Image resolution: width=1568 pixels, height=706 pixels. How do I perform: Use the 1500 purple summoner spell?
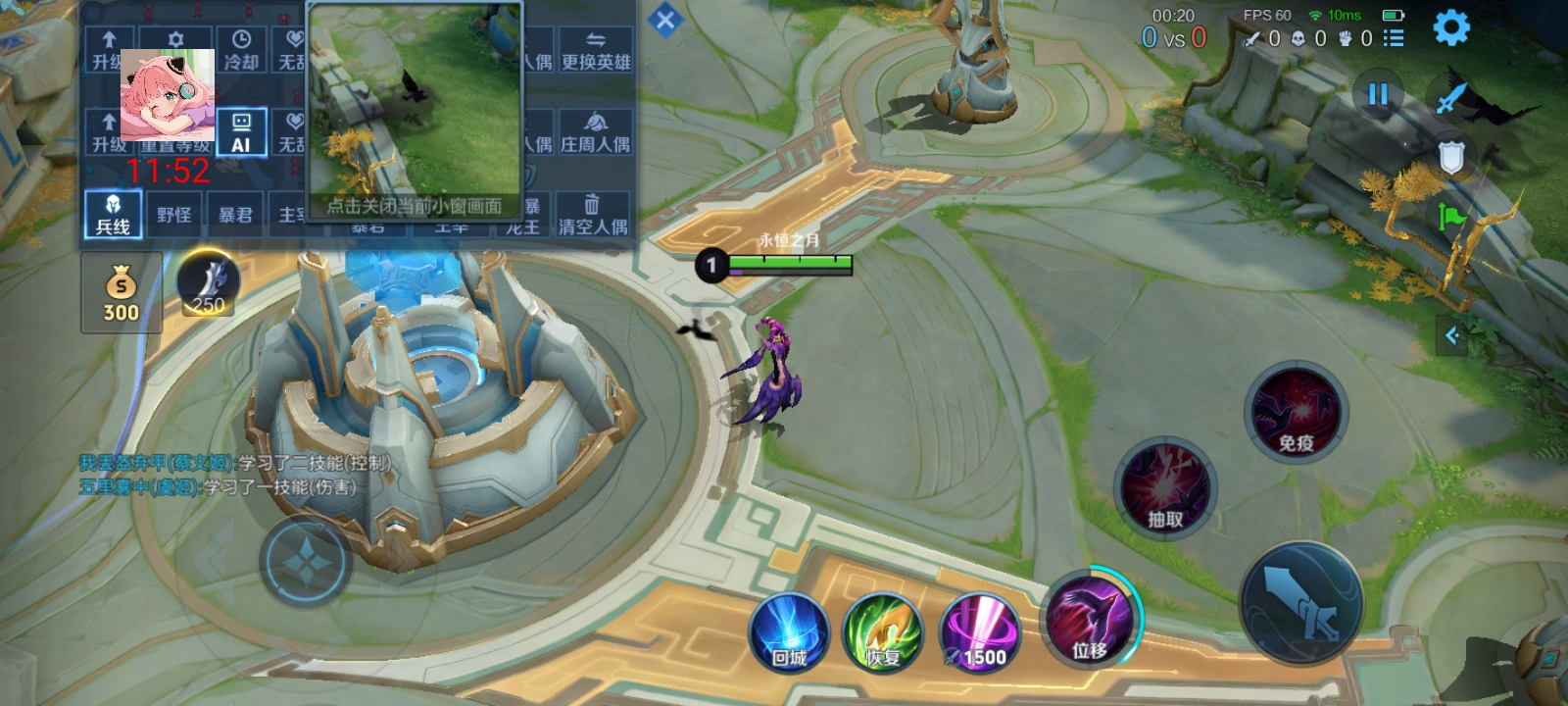tap(980, 633)
